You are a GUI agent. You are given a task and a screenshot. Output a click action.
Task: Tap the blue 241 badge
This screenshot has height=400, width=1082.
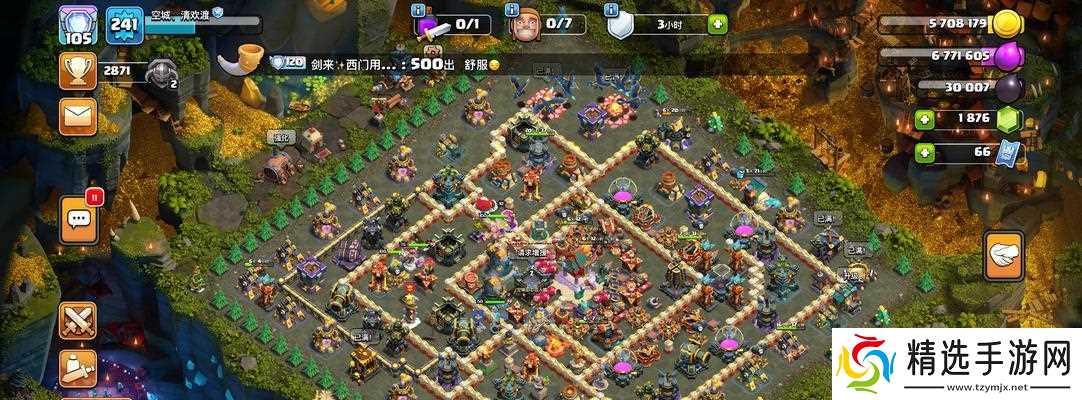coord(124,24)
